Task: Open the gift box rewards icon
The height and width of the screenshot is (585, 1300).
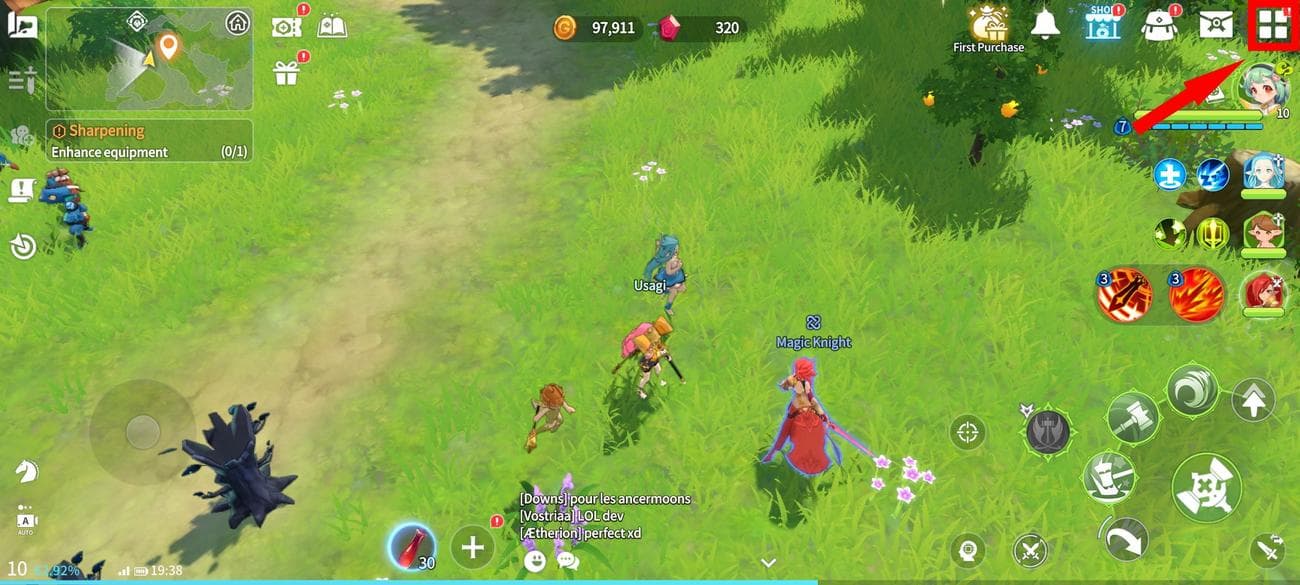Action: pos(286,72)
